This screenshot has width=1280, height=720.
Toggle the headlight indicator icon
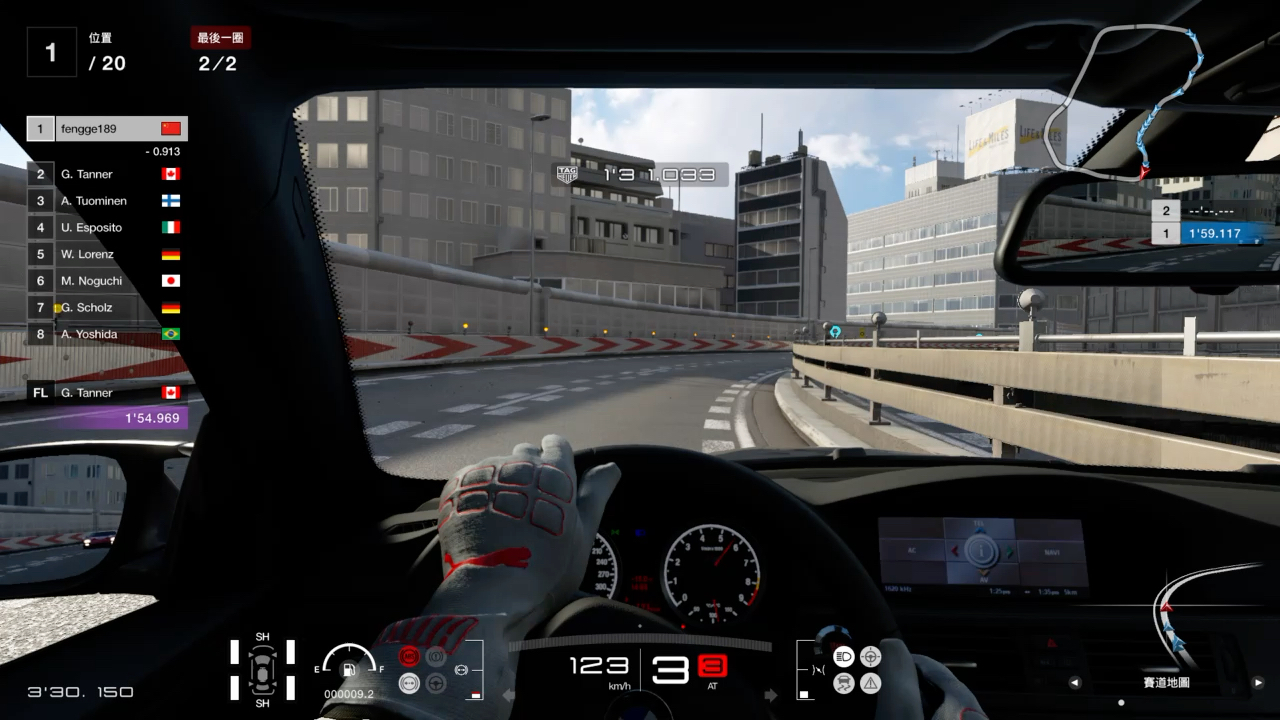[843, 657]
